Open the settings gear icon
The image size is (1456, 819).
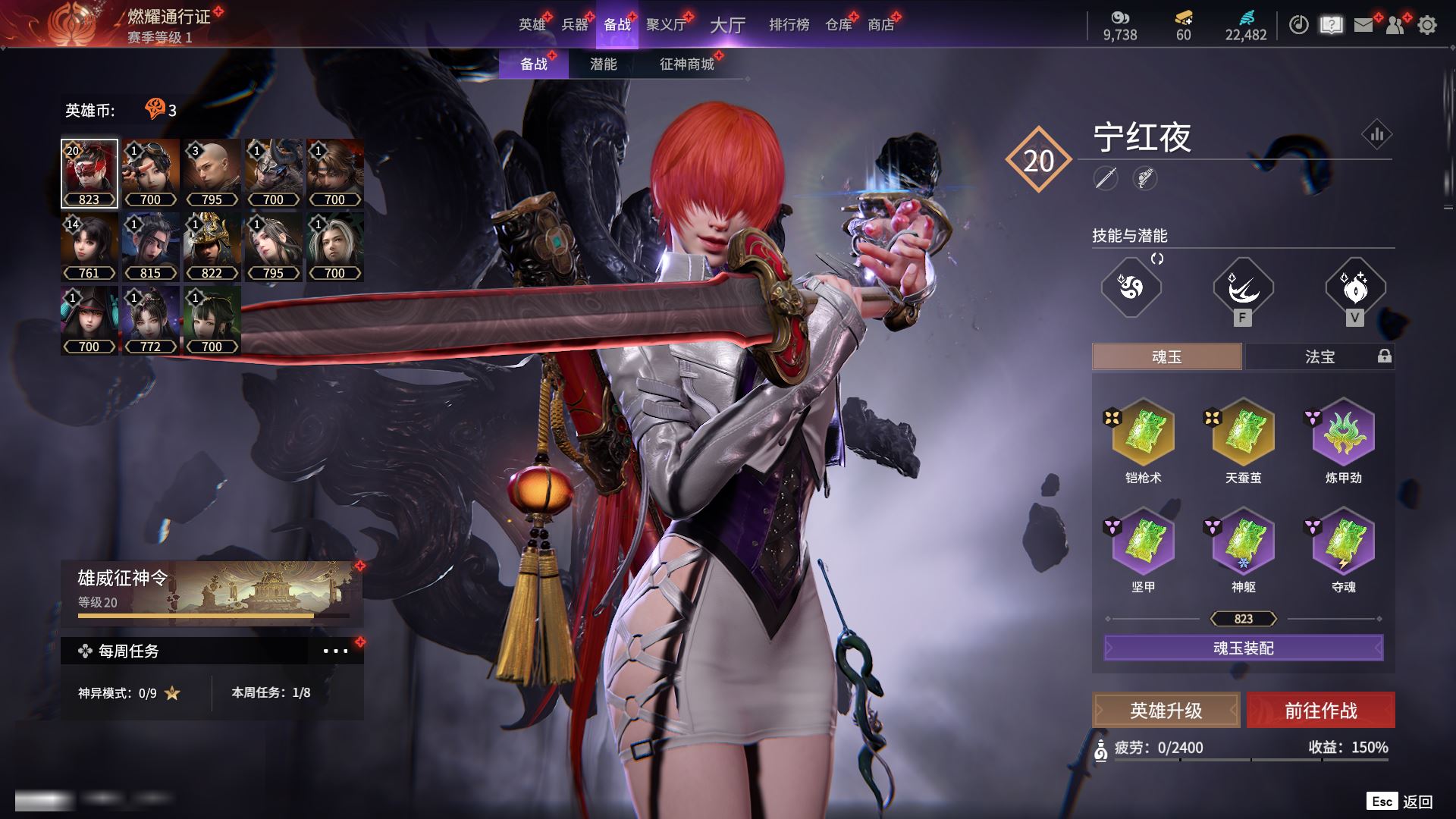click(x=1427, y=25)
